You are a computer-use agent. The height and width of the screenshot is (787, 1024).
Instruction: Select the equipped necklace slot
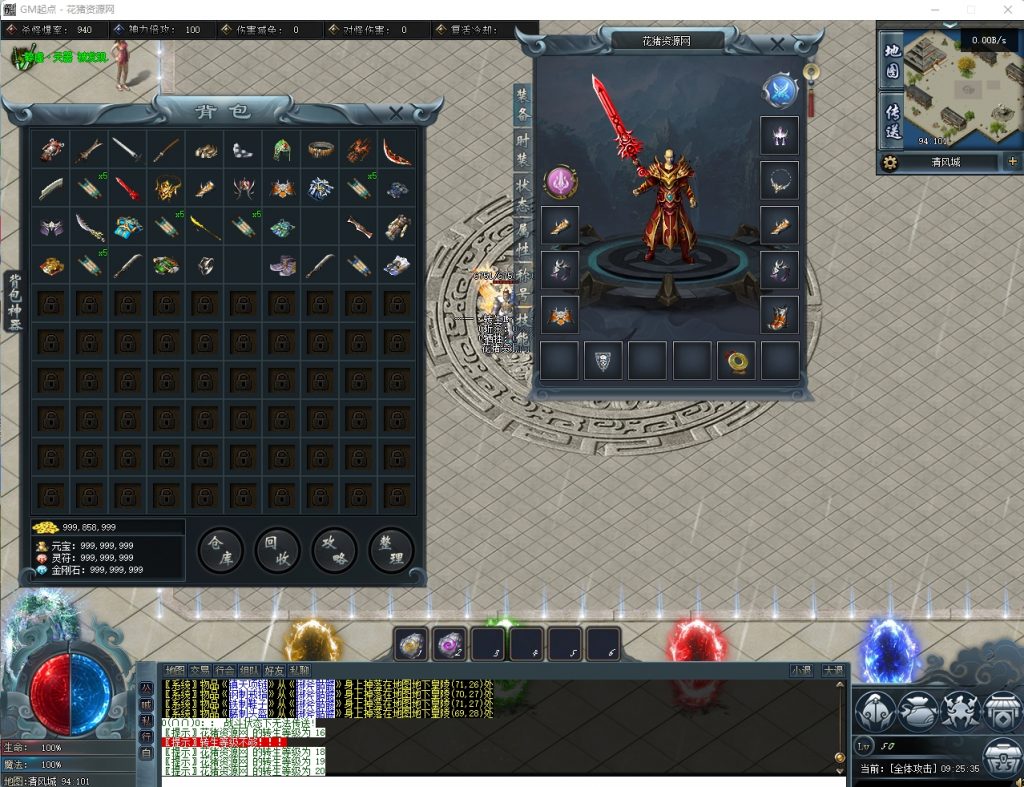click(779, 180)
